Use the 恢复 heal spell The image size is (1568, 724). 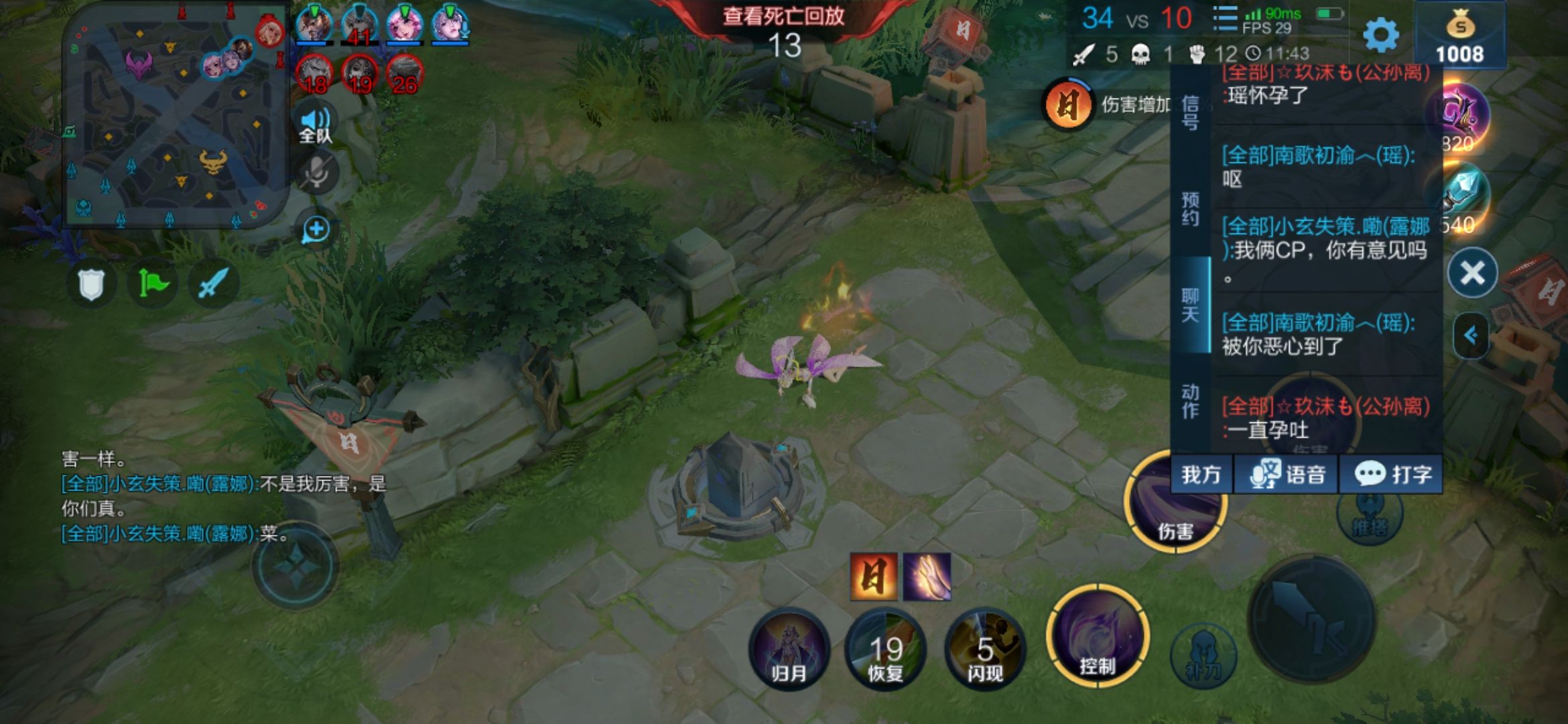885,650
